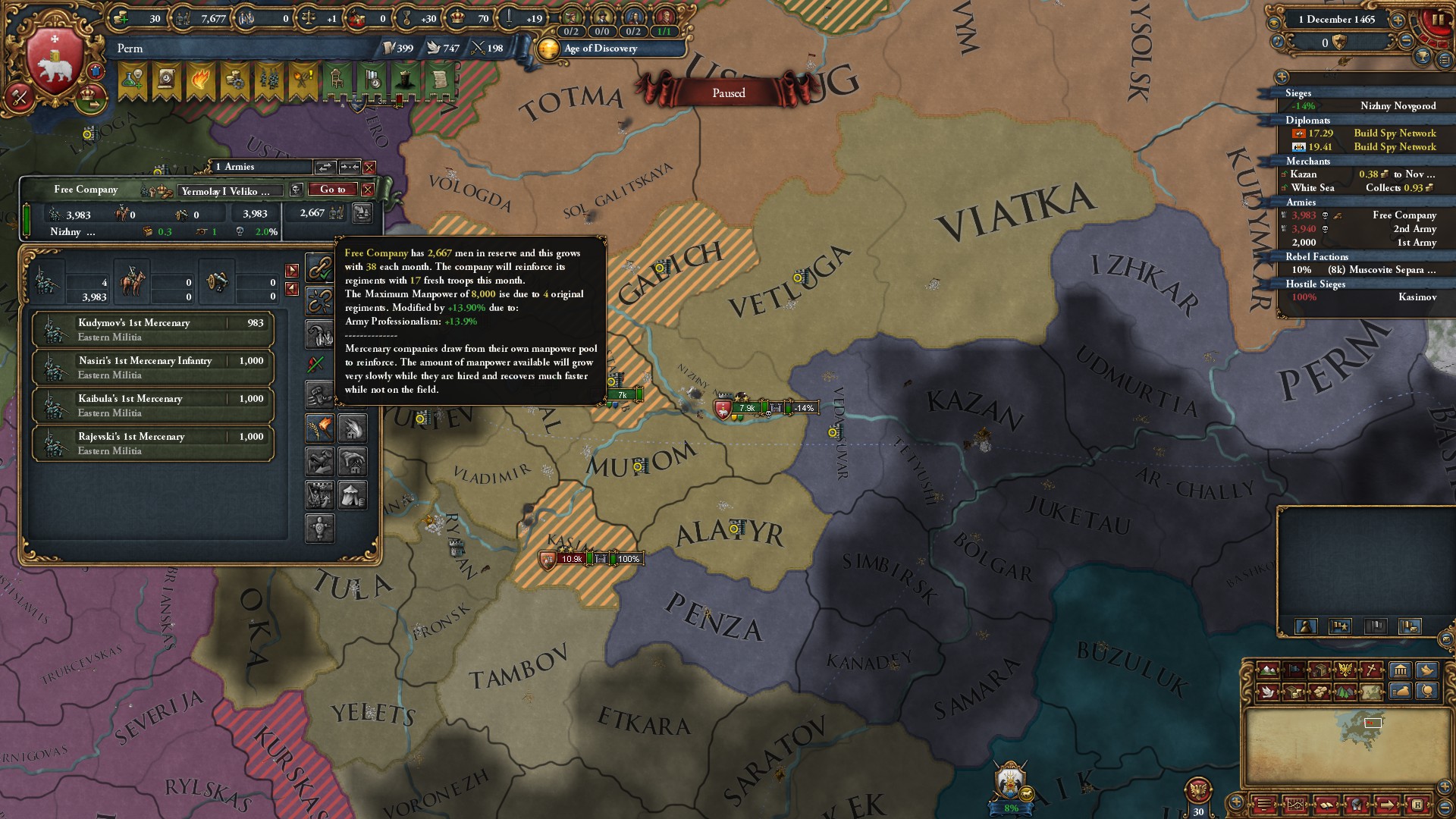The height and width of the screenshot is (819, 1456).
Task: Switch to the religious mapmode
Action: tap(1372, 670)
